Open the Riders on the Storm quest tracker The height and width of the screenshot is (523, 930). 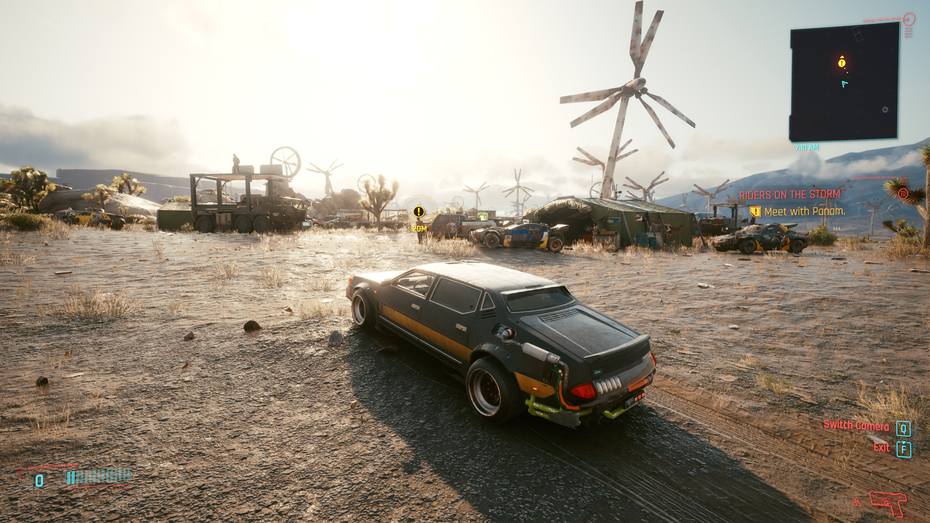coord(786,195)
